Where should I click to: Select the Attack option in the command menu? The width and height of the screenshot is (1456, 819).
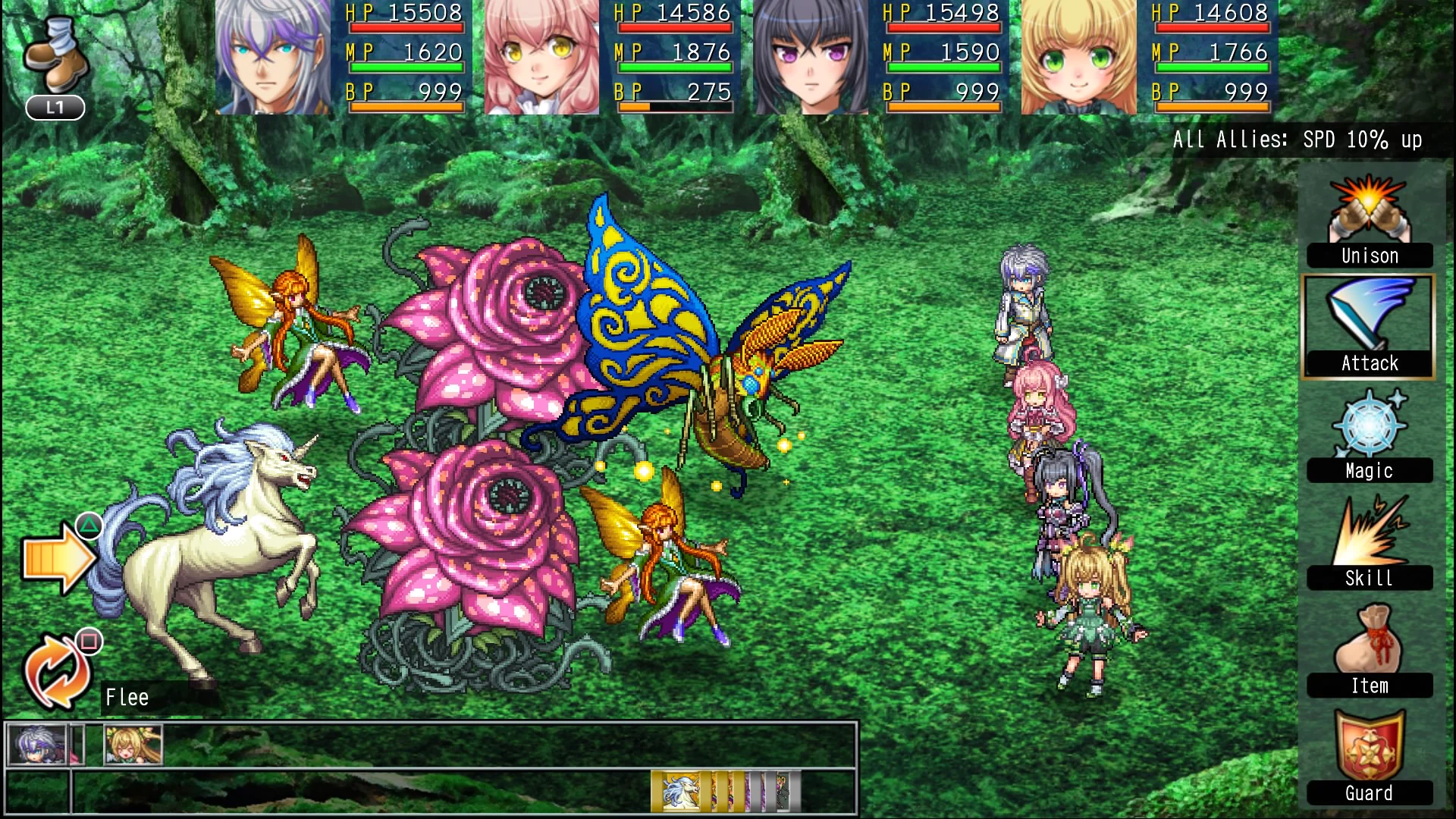1368,363
